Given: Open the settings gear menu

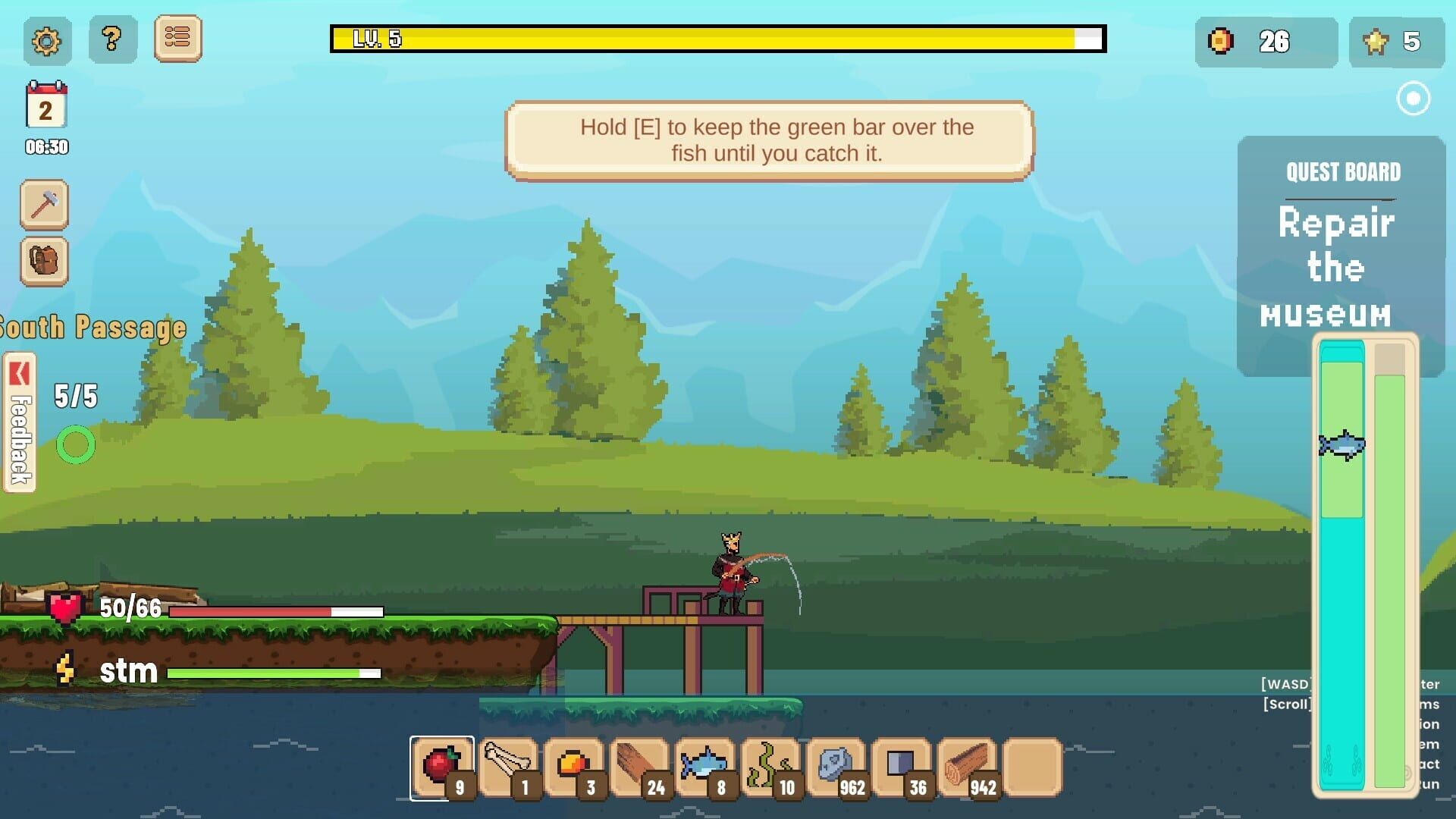Looking at the screenshot, I should pos(45,41).
